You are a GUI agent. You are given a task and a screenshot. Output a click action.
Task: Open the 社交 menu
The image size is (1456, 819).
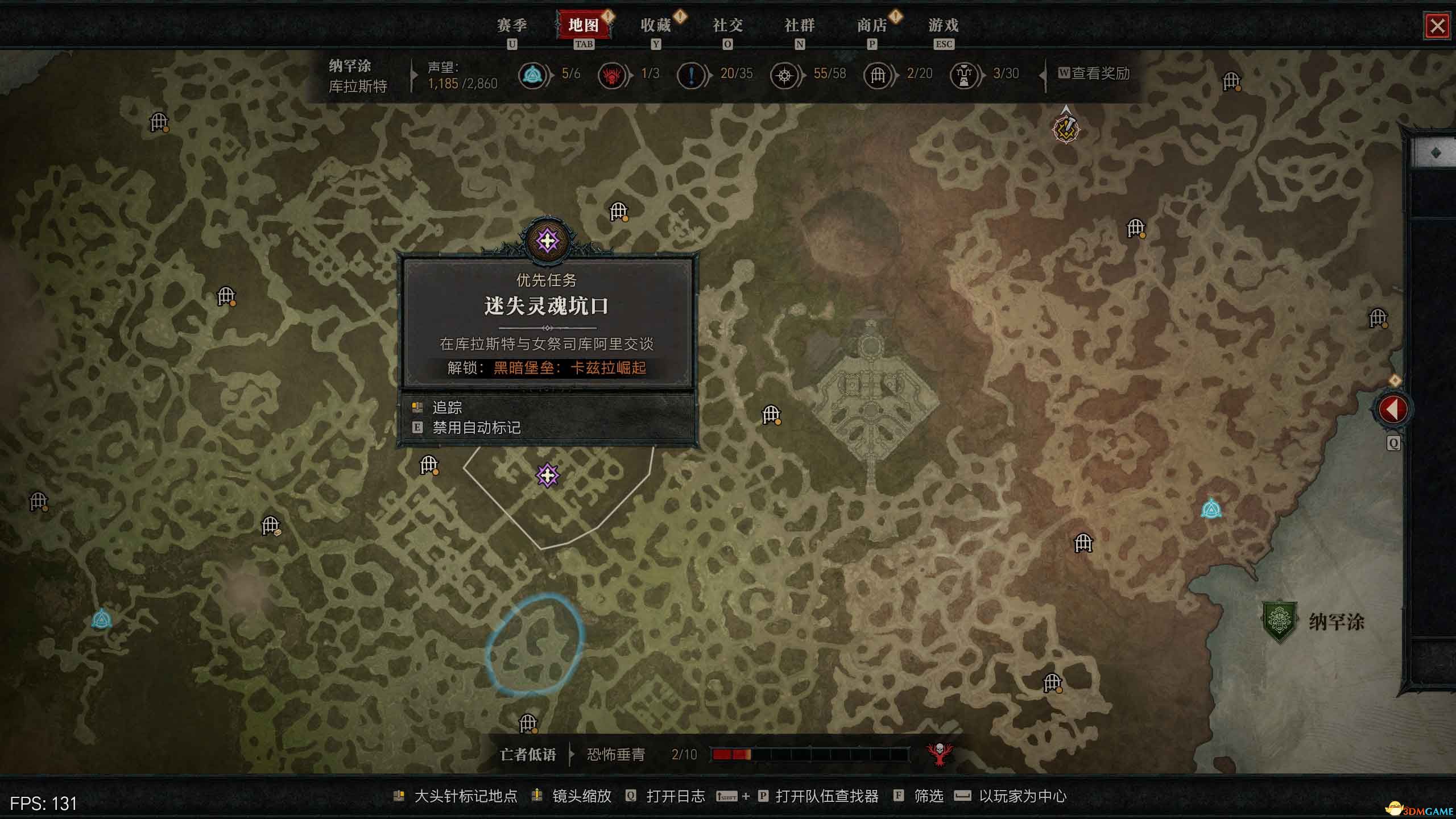[x=728, y=26]
